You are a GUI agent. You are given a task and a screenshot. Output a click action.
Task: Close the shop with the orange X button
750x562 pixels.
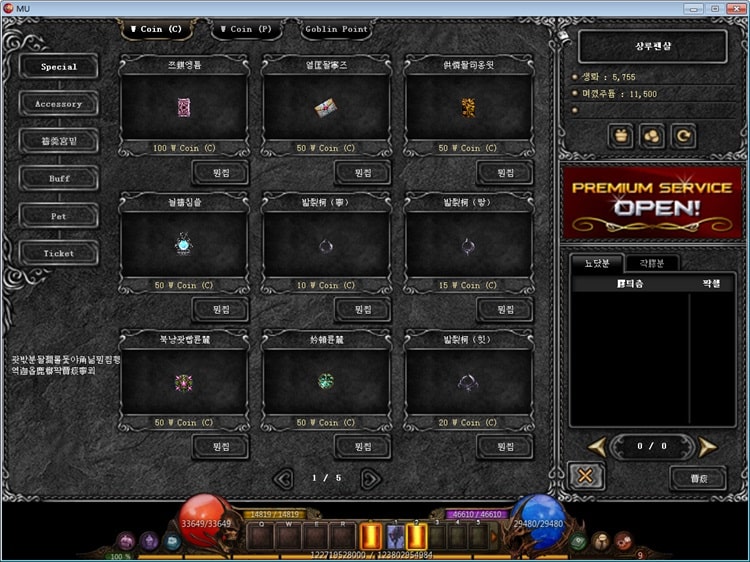click(585, 476)
